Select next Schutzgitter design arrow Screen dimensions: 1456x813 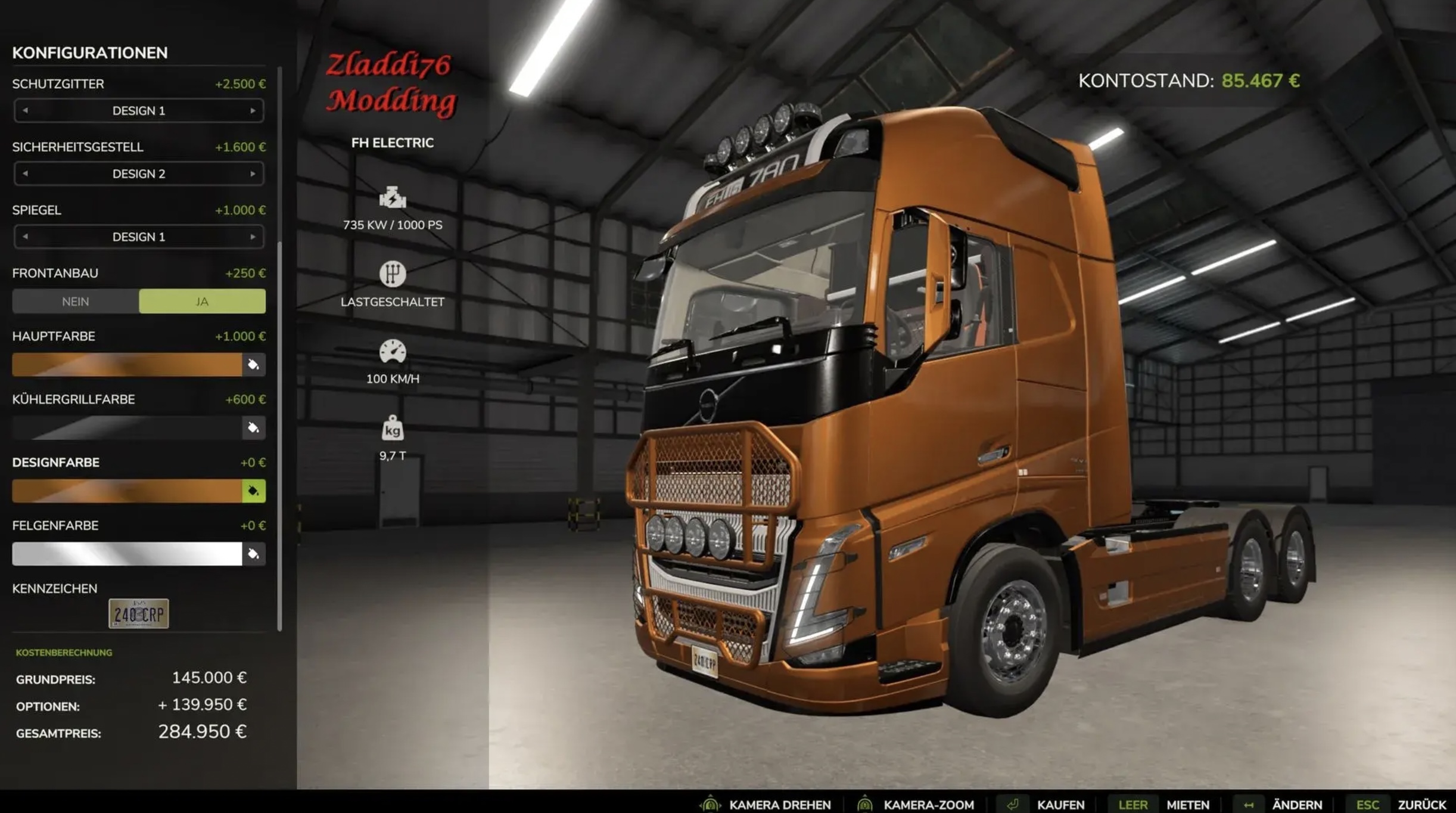pos(253,111)
